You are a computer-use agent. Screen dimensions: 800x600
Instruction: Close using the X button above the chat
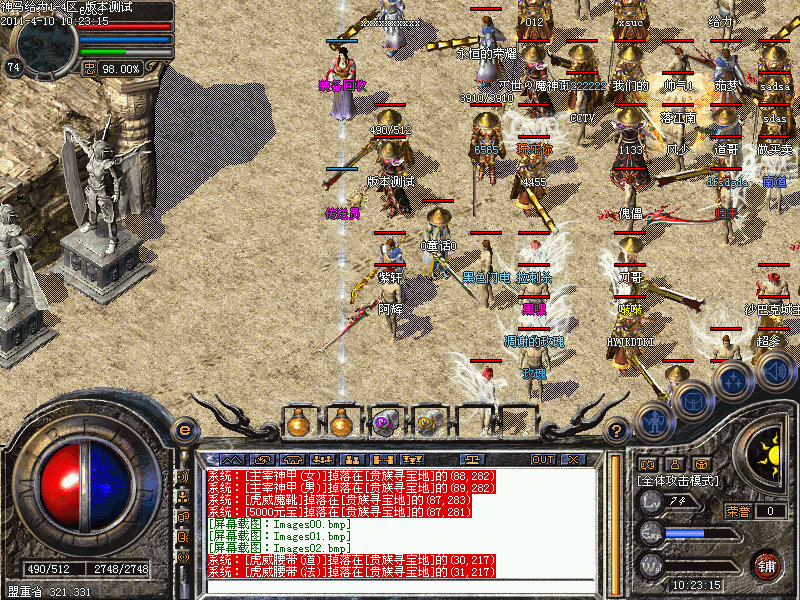point(573,459)
